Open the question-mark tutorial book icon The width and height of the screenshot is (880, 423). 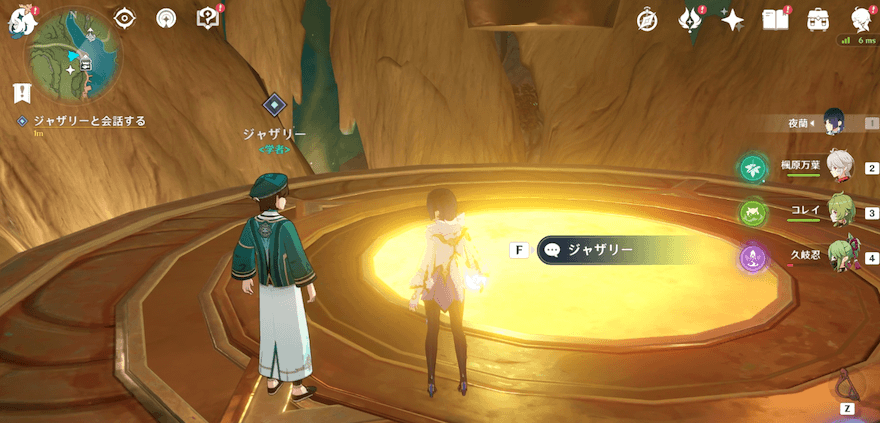207,17
